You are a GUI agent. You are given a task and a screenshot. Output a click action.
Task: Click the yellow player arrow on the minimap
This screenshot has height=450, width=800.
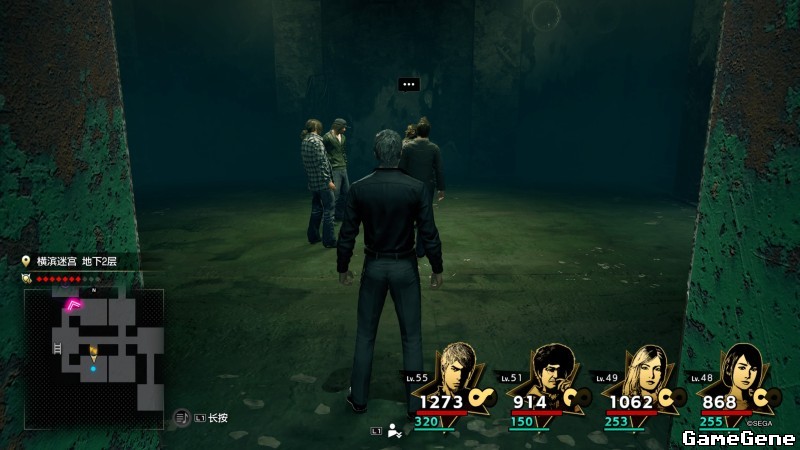click(93, 351)
